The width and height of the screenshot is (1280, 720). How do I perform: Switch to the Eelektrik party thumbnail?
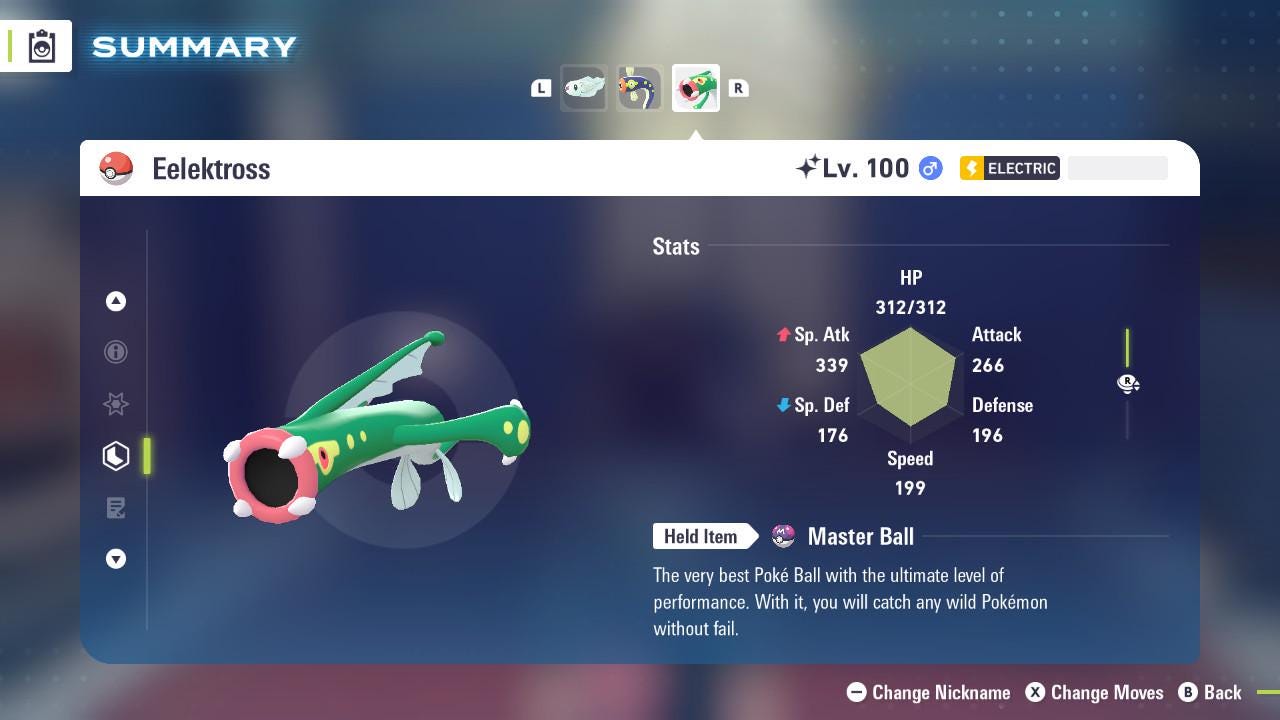pos(639,88)
